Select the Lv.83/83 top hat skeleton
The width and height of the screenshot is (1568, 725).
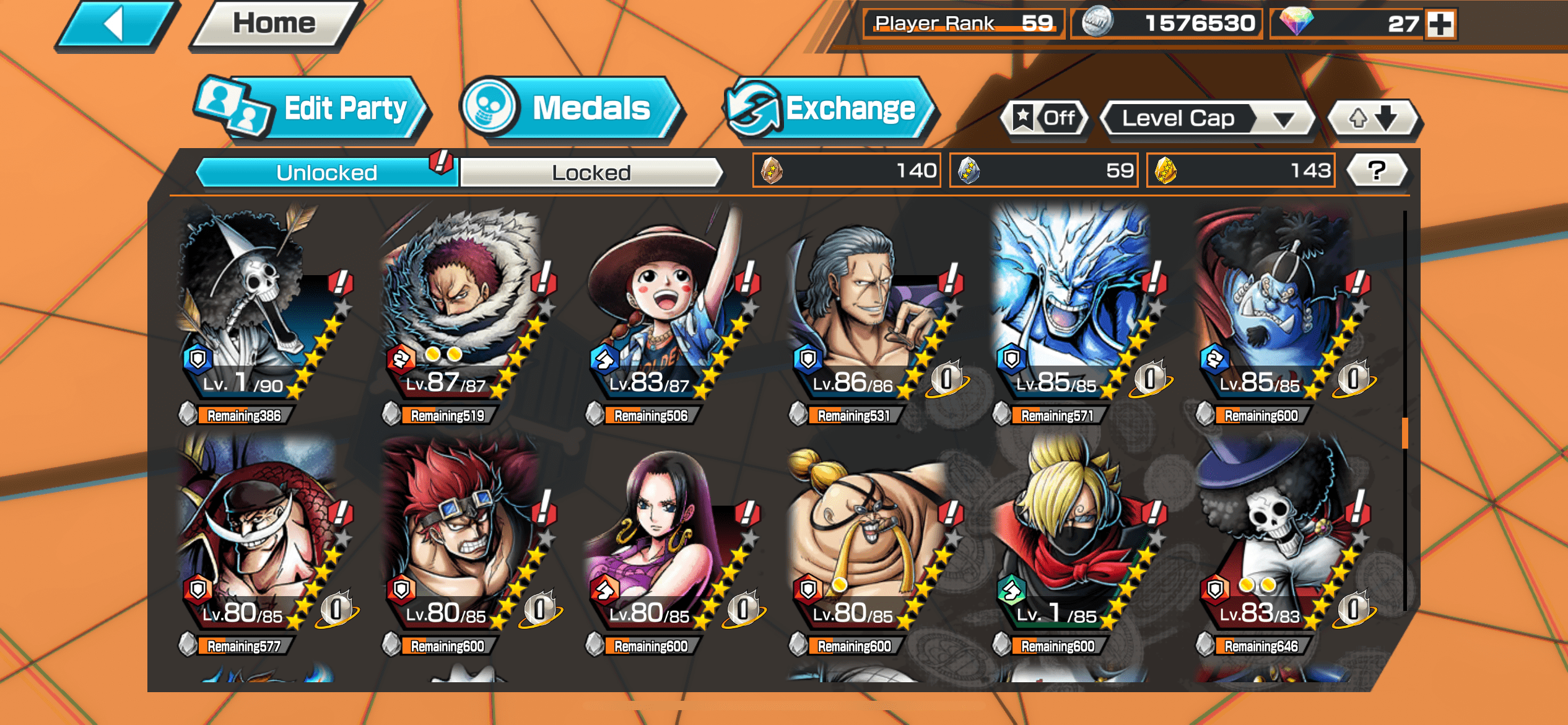pos(1276,539)
